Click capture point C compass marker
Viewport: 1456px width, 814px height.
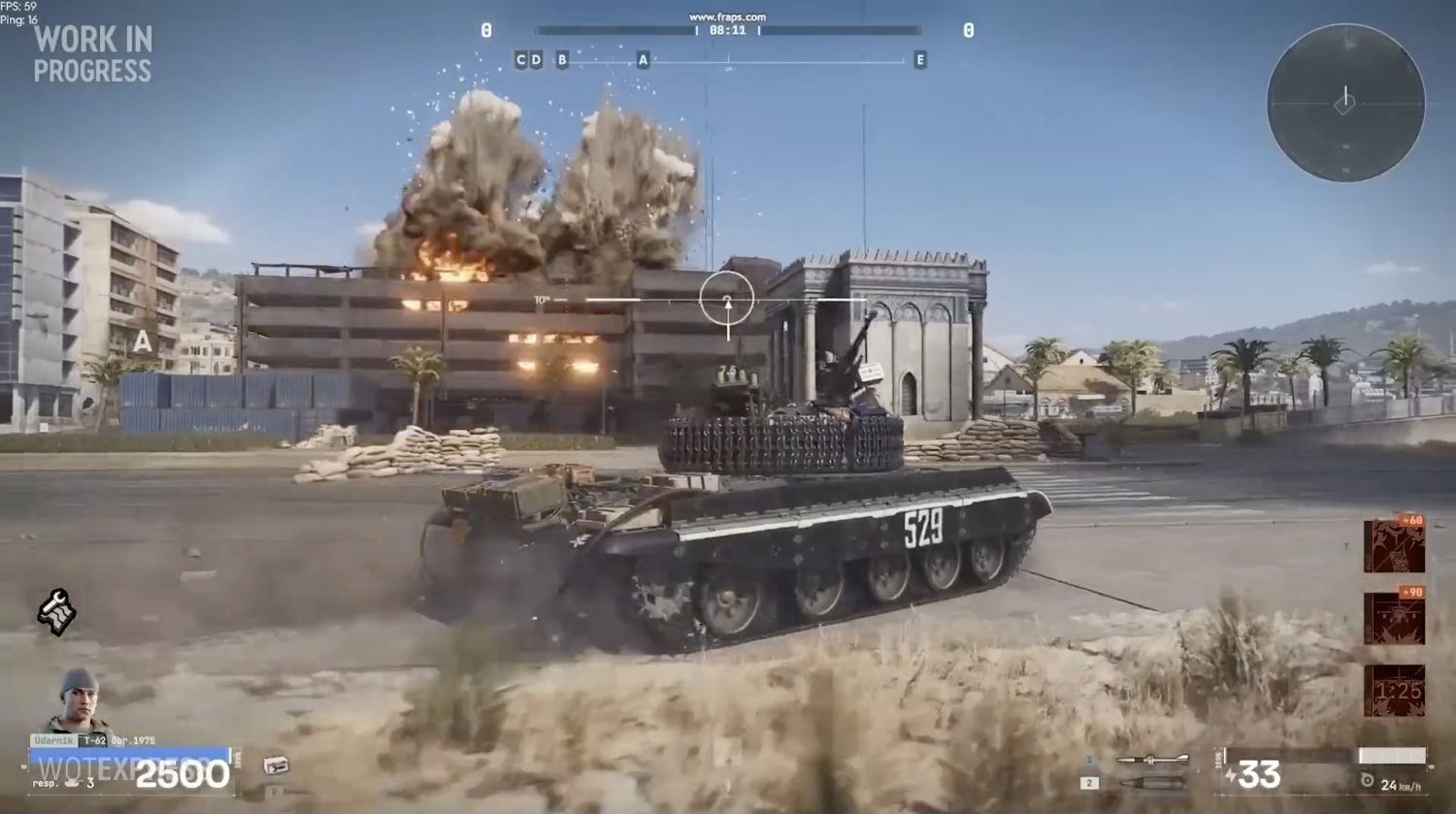(x=520, y=60)
